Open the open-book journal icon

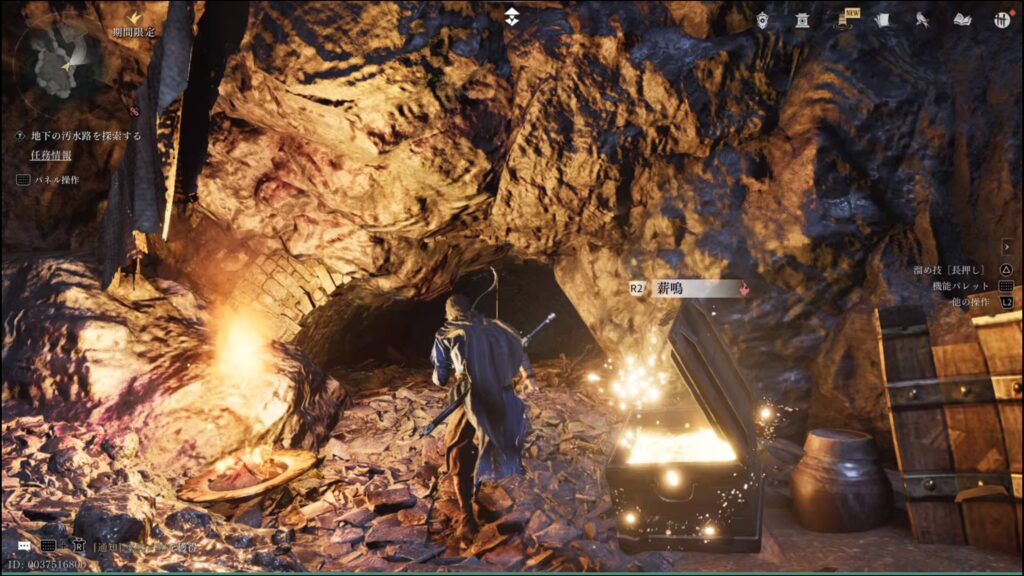tap(962, 19)
